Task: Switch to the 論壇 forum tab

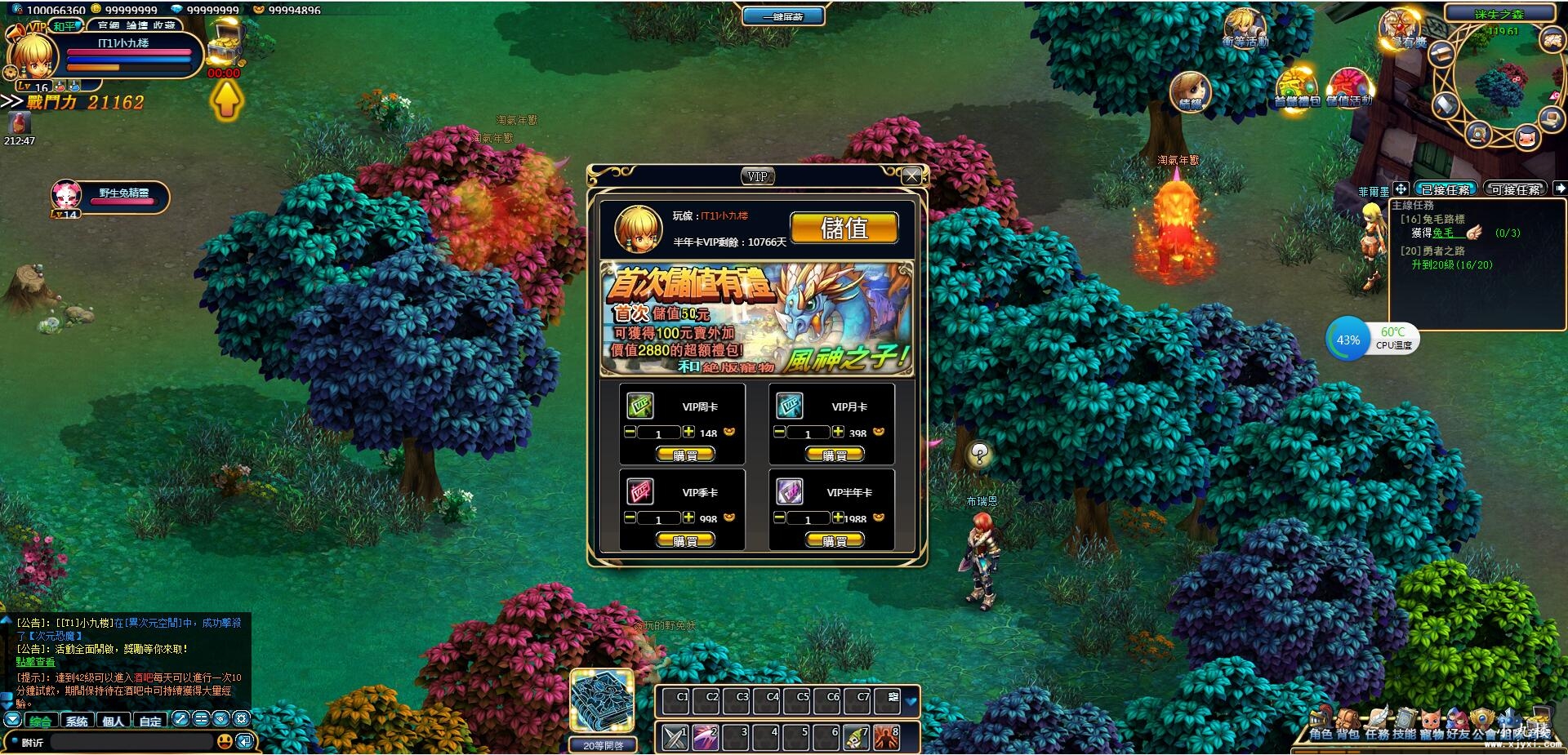Action: pos(136,25)
